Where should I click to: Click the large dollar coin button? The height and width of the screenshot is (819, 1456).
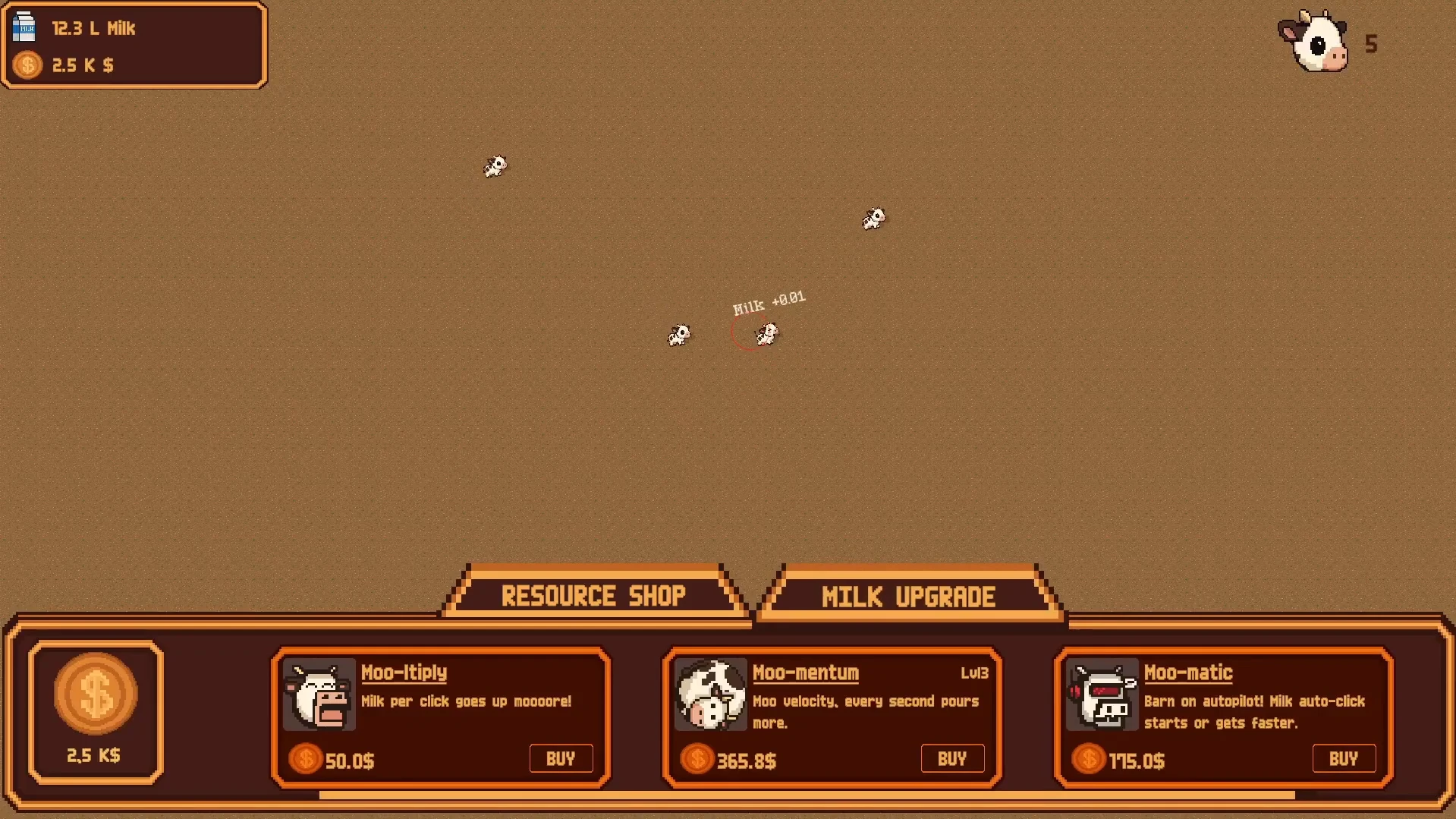tap(96, 694)
